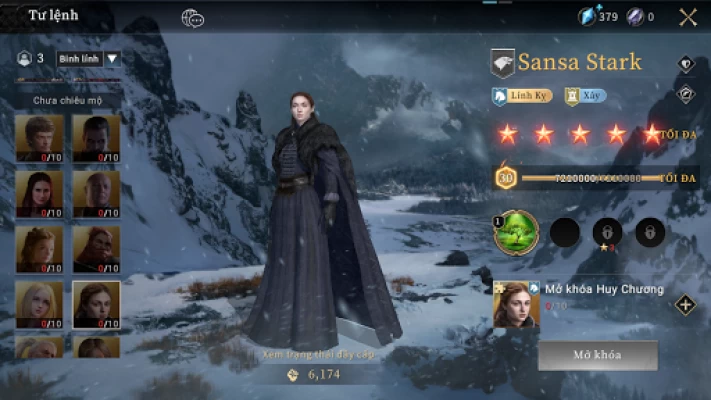
Task: Close the commander screen
Action: [688, 16]
